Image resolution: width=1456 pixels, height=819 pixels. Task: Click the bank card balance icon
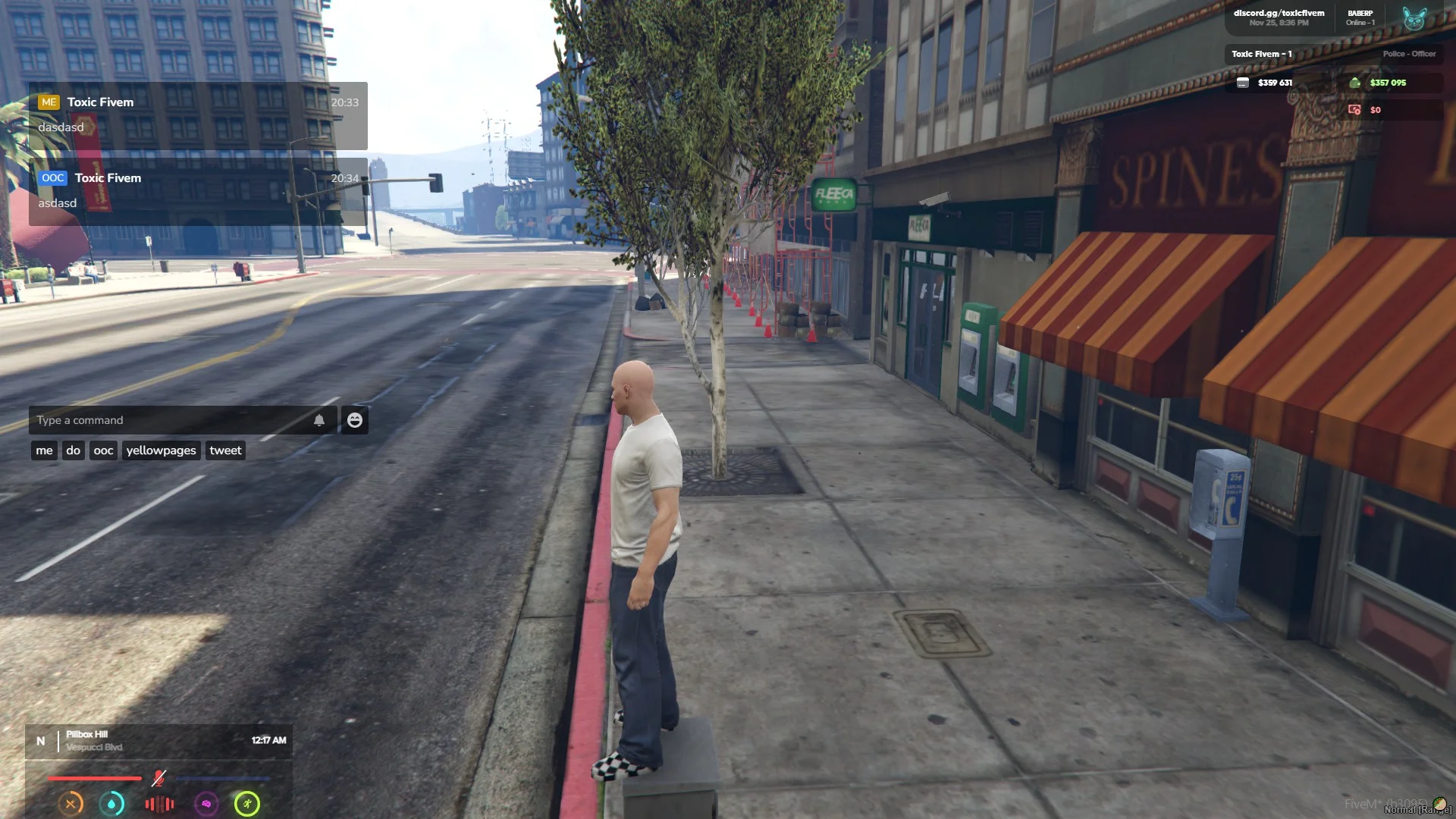tap(1242, 83)
